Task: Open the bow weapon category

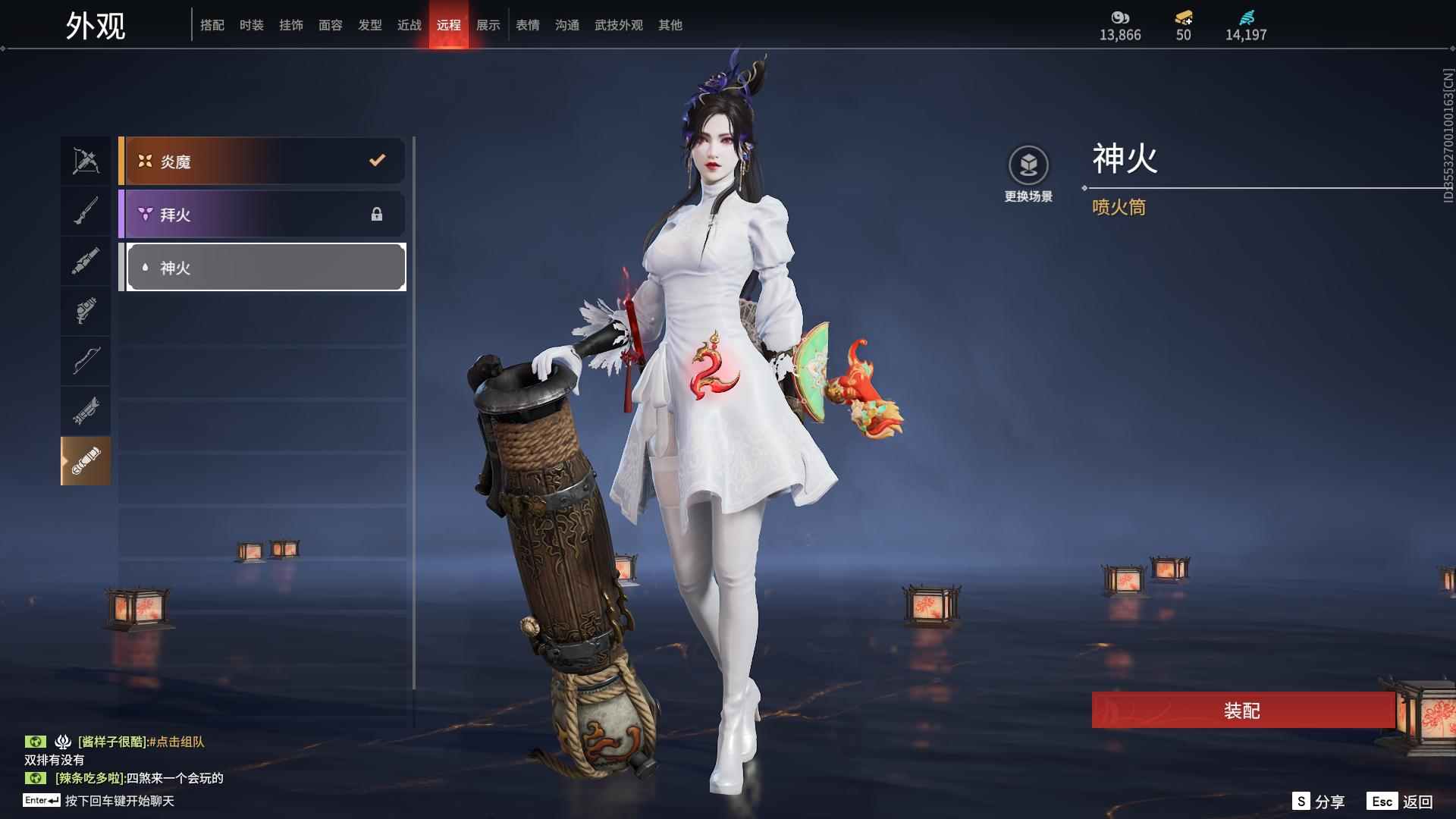Action: pyautogui.click(x=86, y=361)
